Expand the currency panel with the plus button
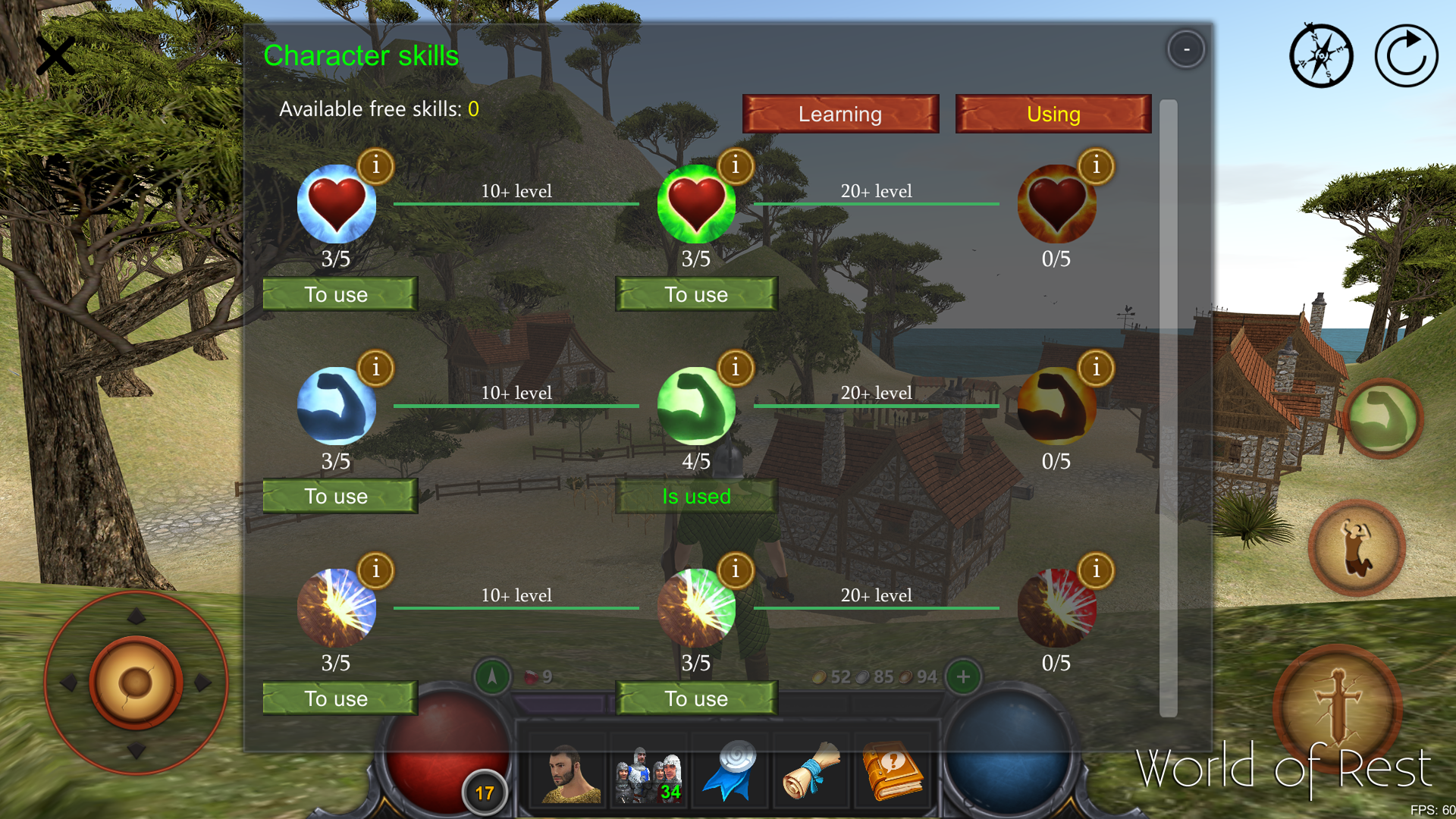 (962, 677)
